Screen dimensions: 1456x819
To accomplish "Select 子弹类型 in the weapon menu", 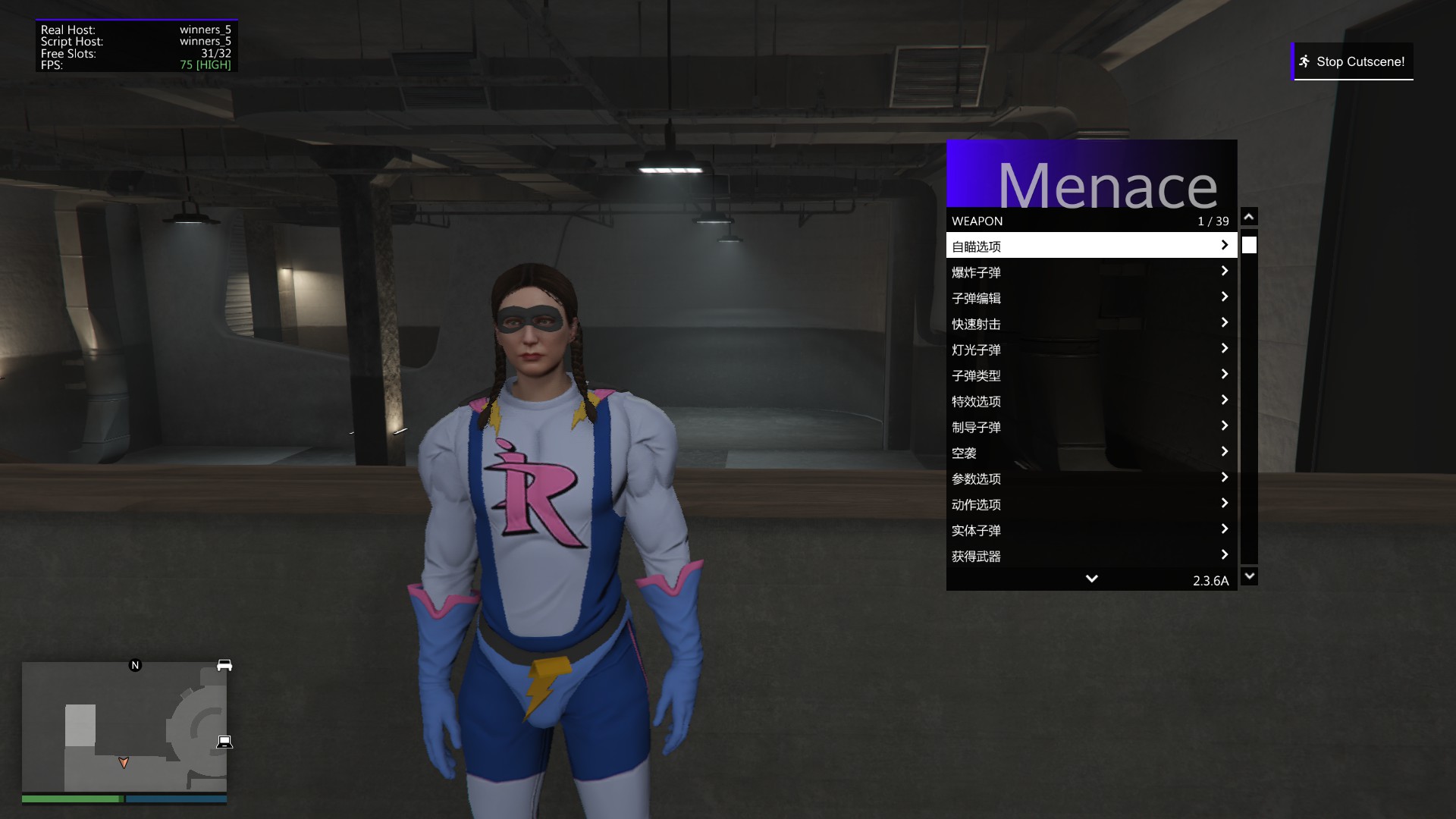I will (1090, 375).
